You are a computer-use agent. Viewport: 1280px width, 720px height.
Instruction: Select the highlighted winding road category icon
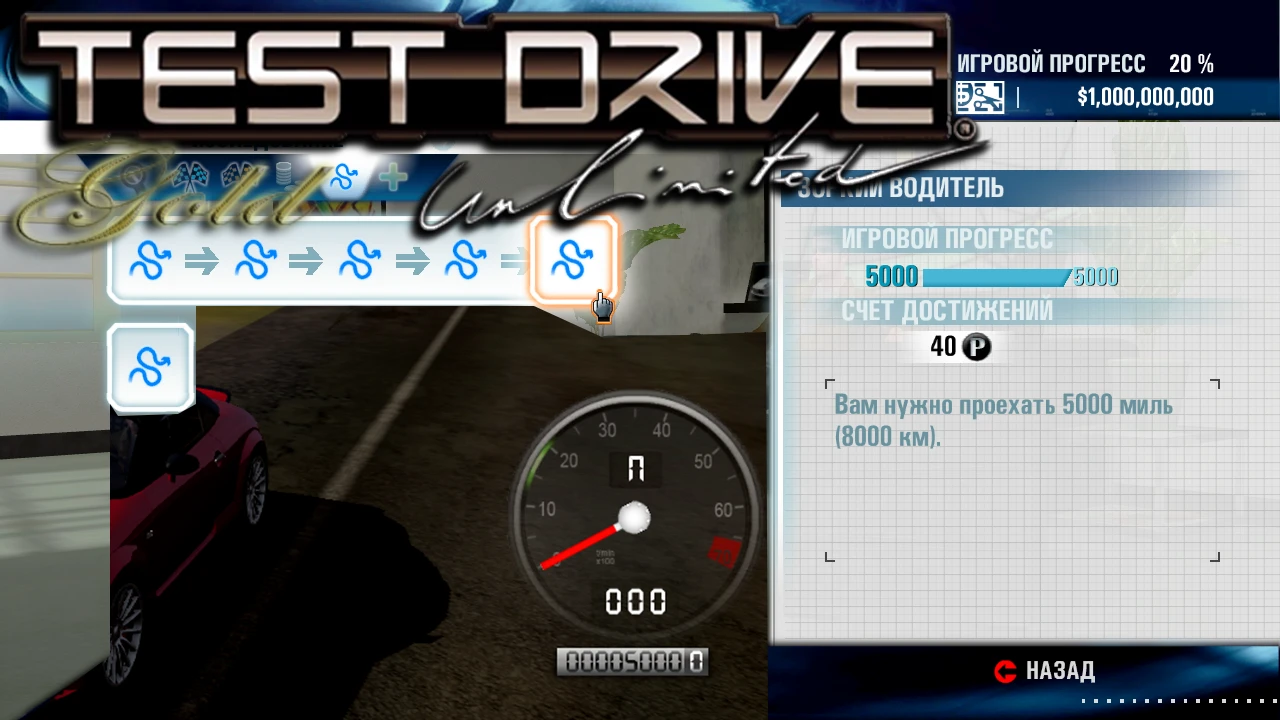(345, 175)
